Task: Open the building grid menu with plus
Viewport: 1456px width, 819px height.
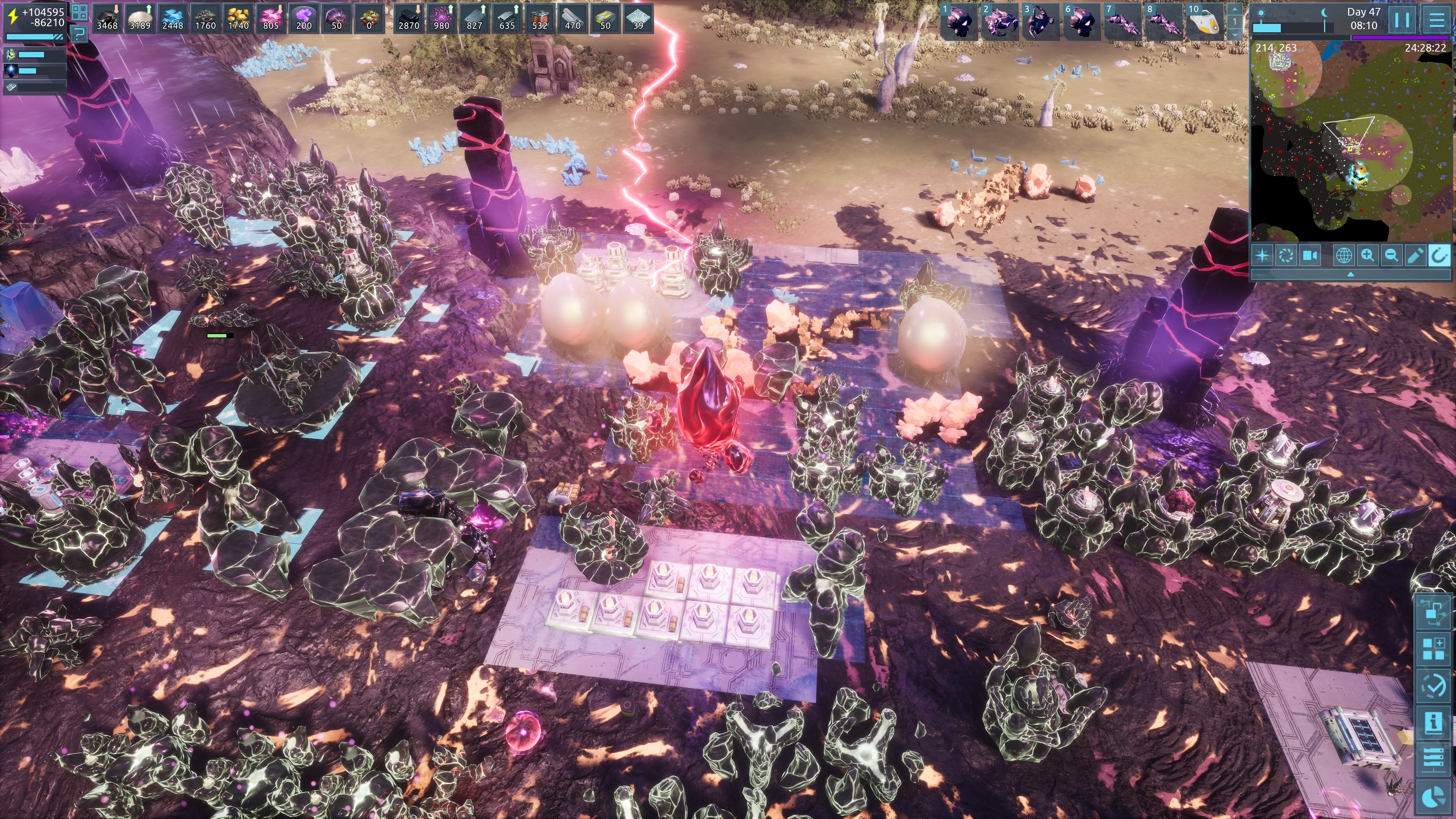Action: pos(1433,650)
